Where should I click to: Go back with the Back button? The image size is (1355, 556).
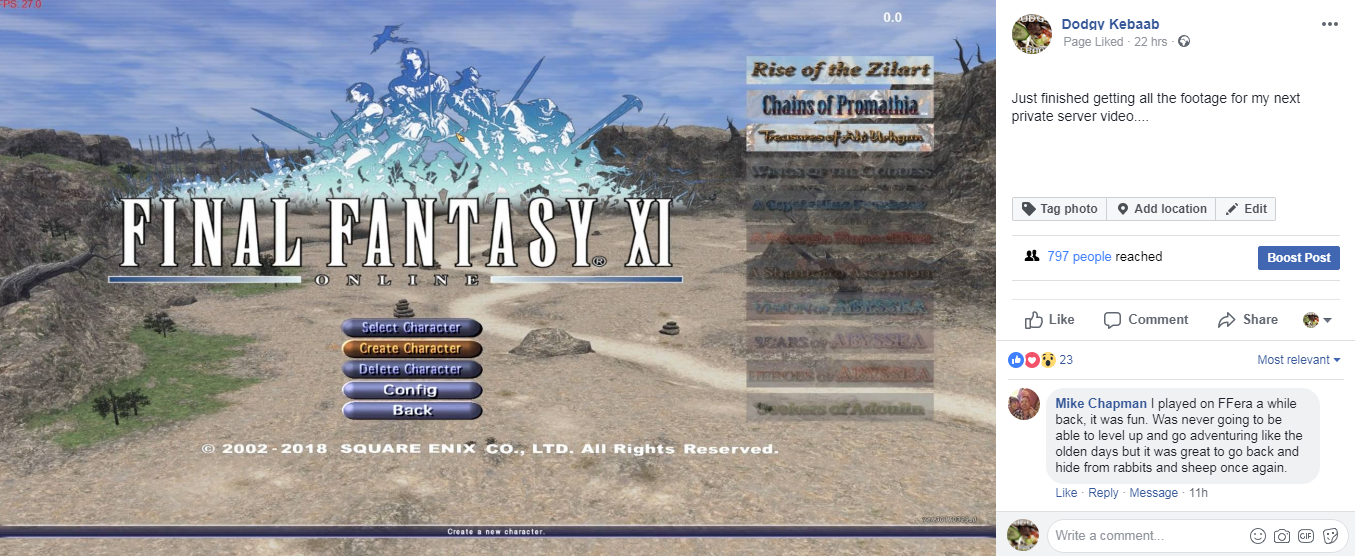tap(411, 410)
